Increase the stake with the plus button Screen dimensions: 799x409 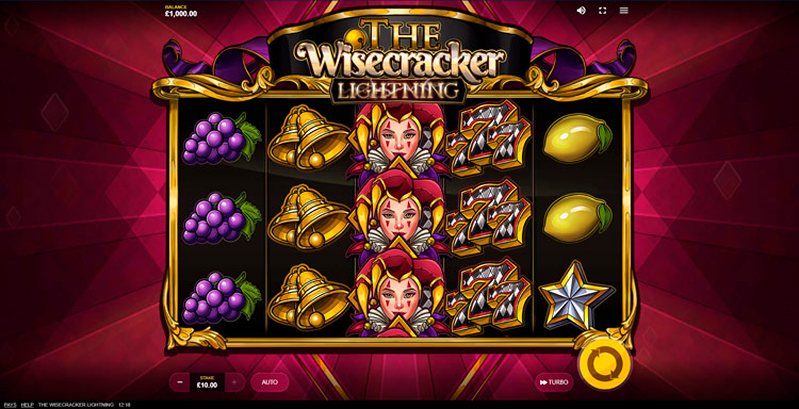(234, 382)
